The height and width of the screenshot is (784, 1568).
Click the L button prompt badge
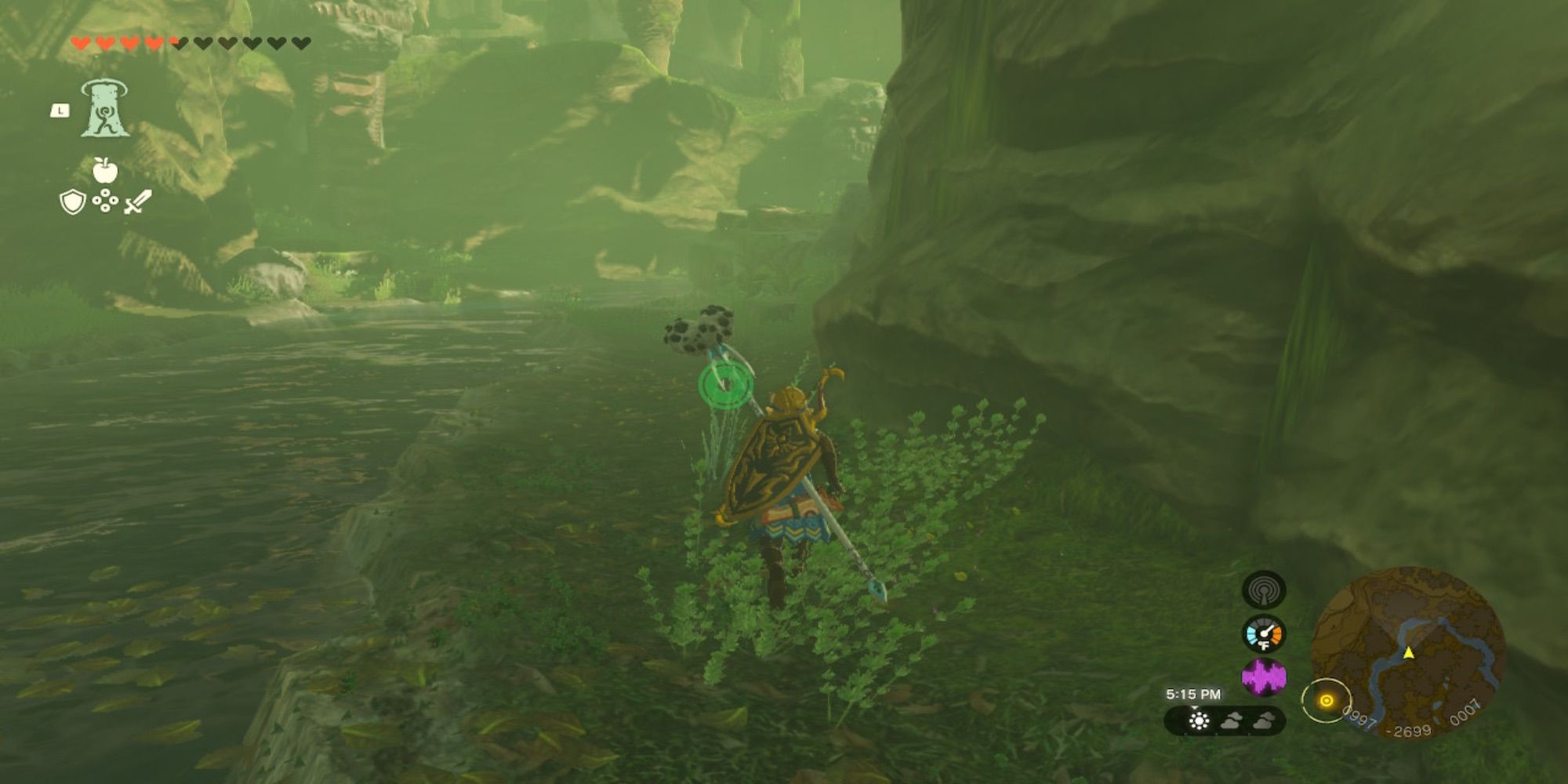[x=60, y=111]
